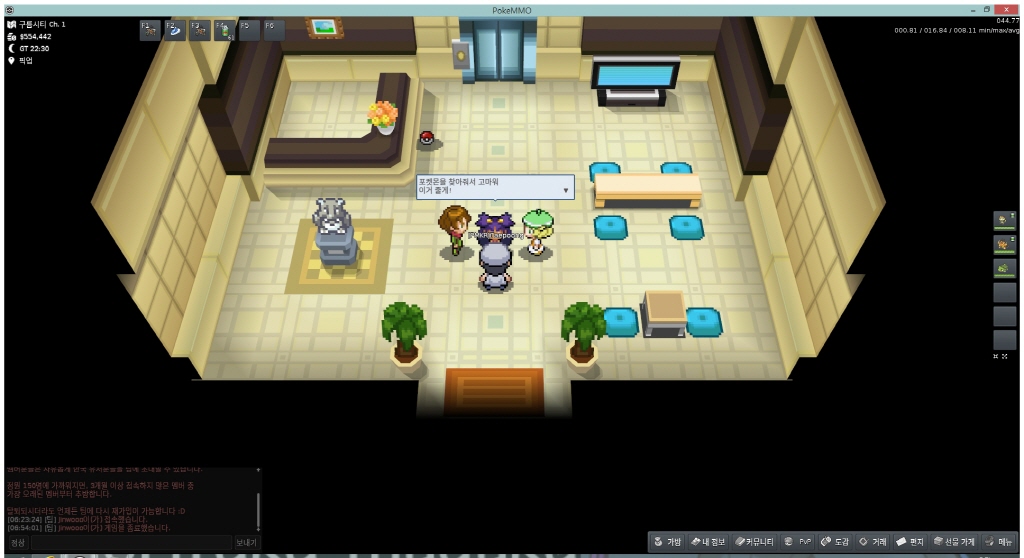
Task: Use the F4 hotkey item with count 61
Action: tap(224, 30)
